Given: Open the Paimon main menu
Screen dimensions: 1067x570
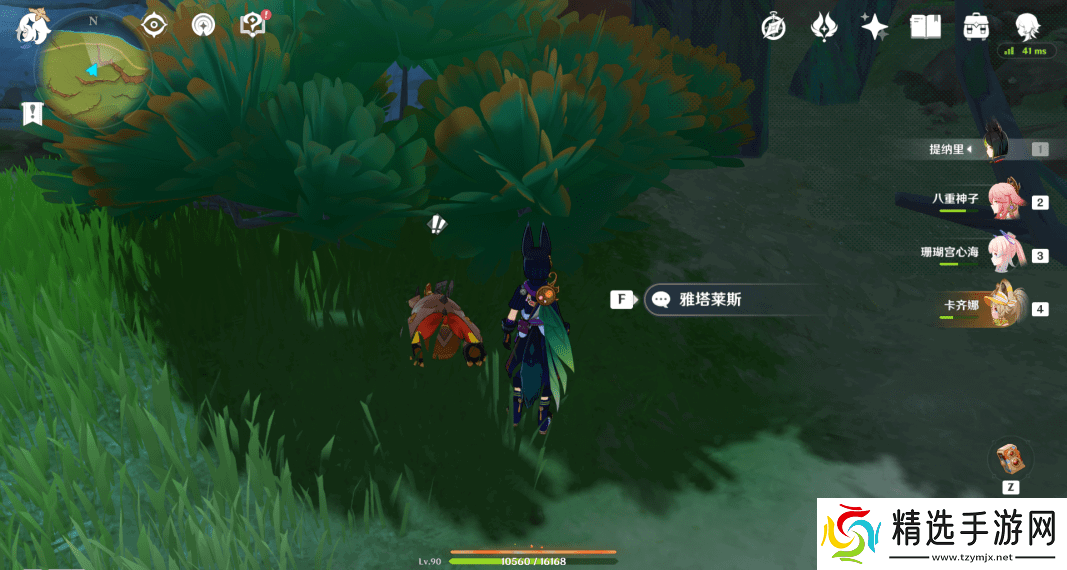Looking at the screenshot, I should (x=32, y=28).
